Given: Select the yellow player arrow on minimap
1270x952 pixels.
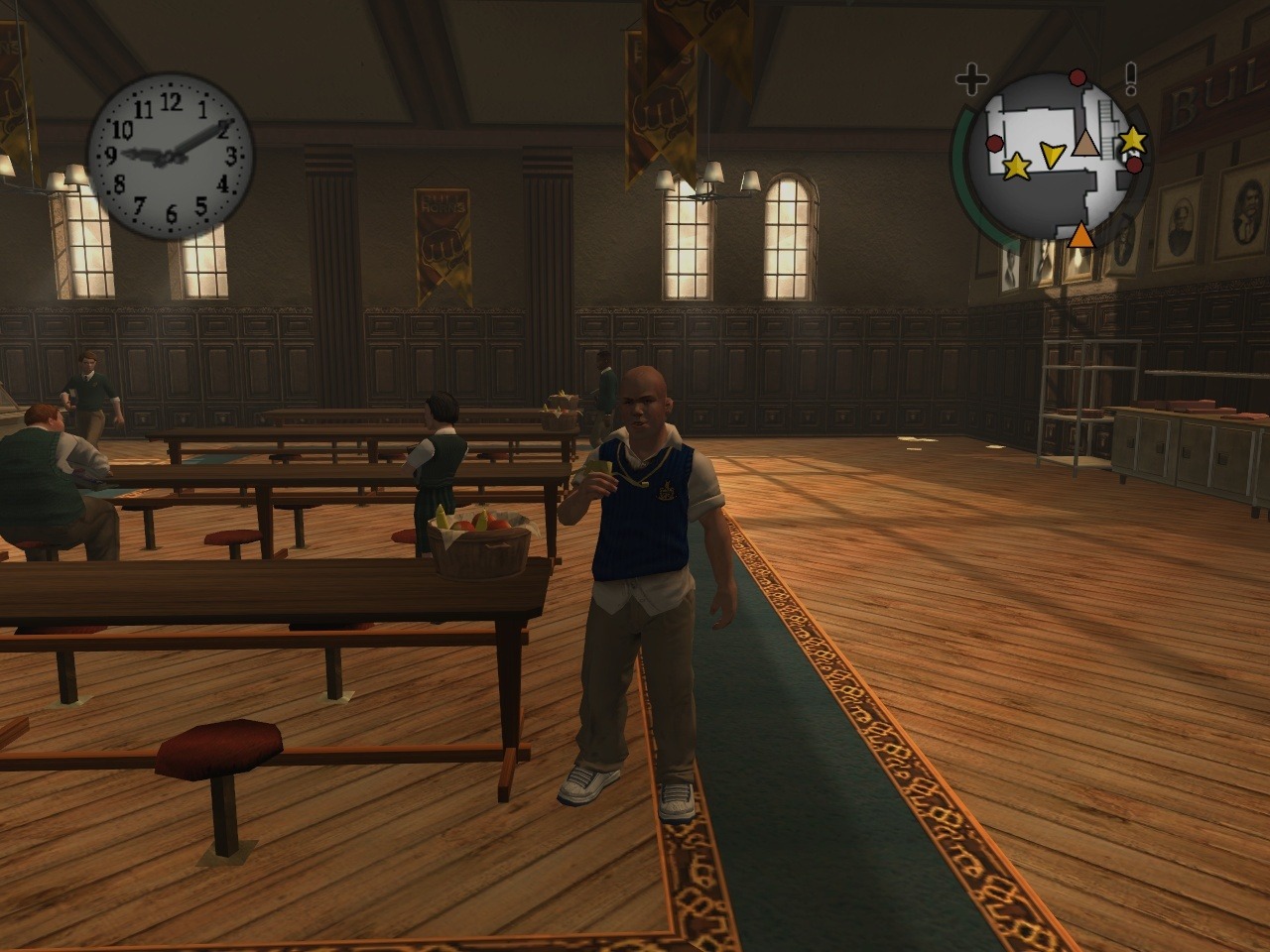Looking at the screenshot, I should tap(1052, 153).
